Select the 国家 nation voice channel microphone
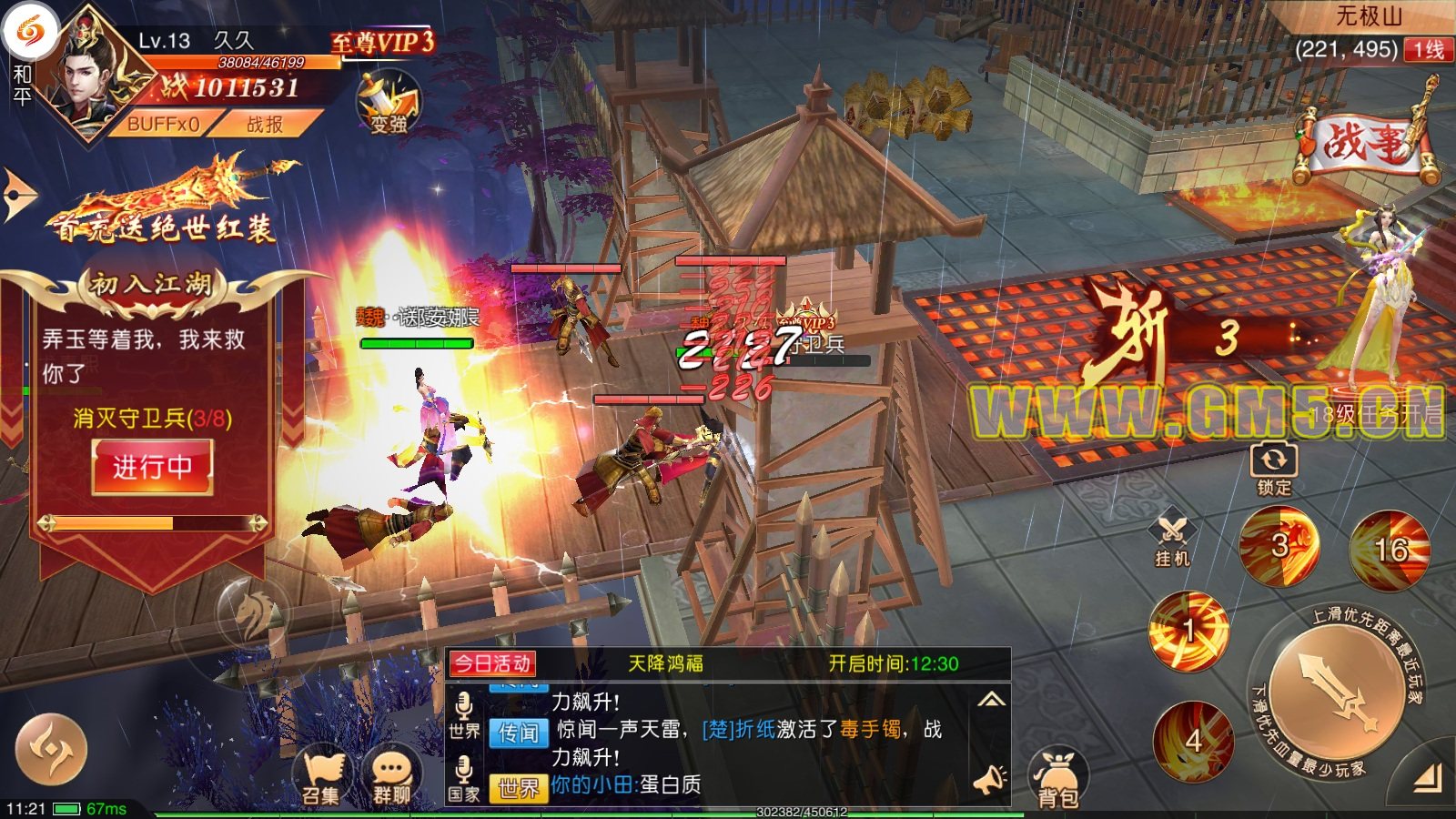This screenshot has height=819, width=1456. click(464, 780)
